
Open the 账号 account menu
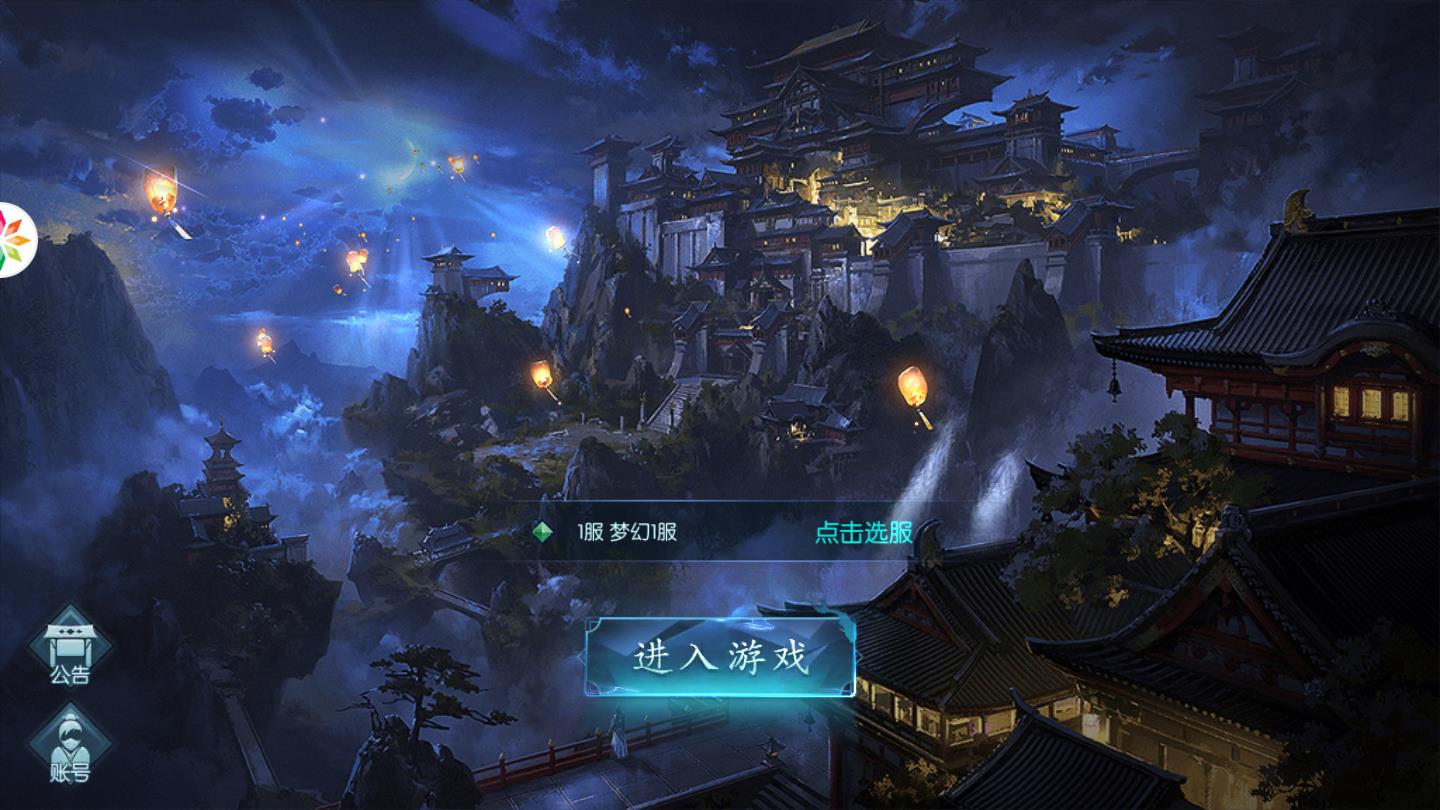pyautogui.click(x=70, y=746)
